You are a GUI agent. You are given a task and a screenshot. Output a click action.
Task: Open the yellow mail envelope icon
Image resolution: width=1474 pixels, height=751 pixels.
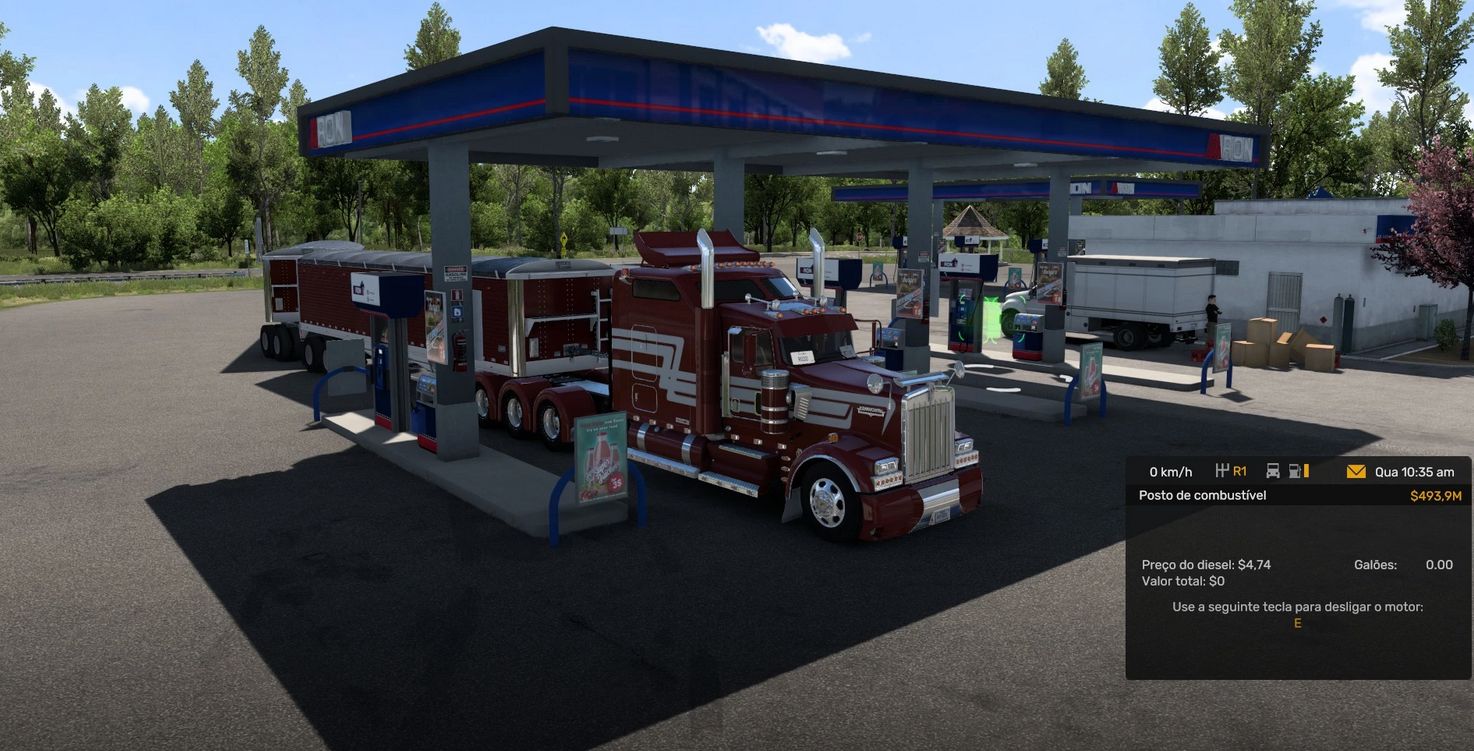click(x=1355, y=471)
